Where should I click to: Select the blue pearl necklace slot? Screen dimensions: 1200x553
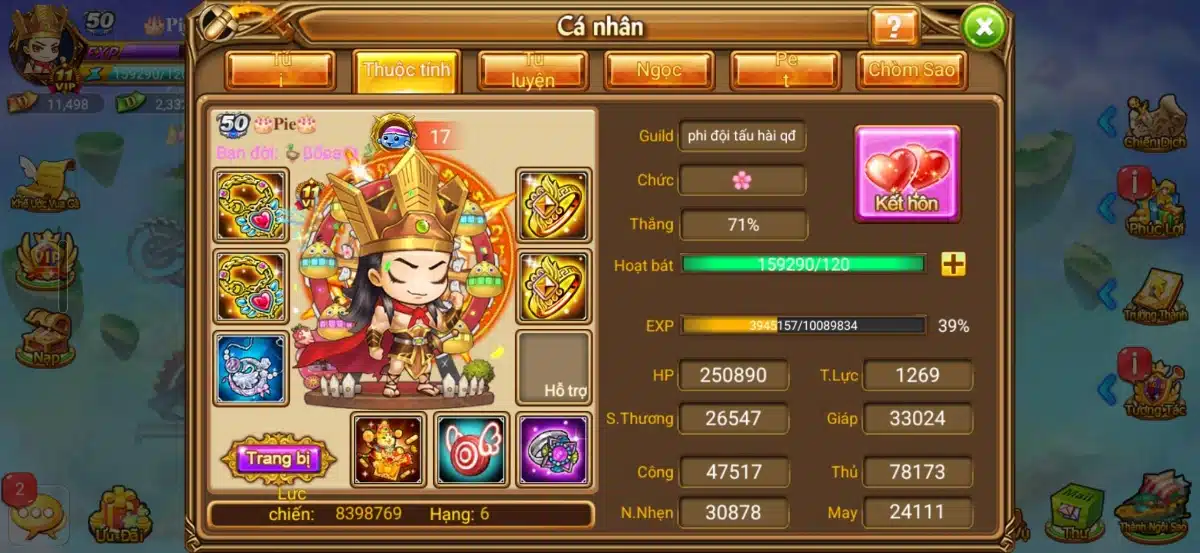point(251,368)
